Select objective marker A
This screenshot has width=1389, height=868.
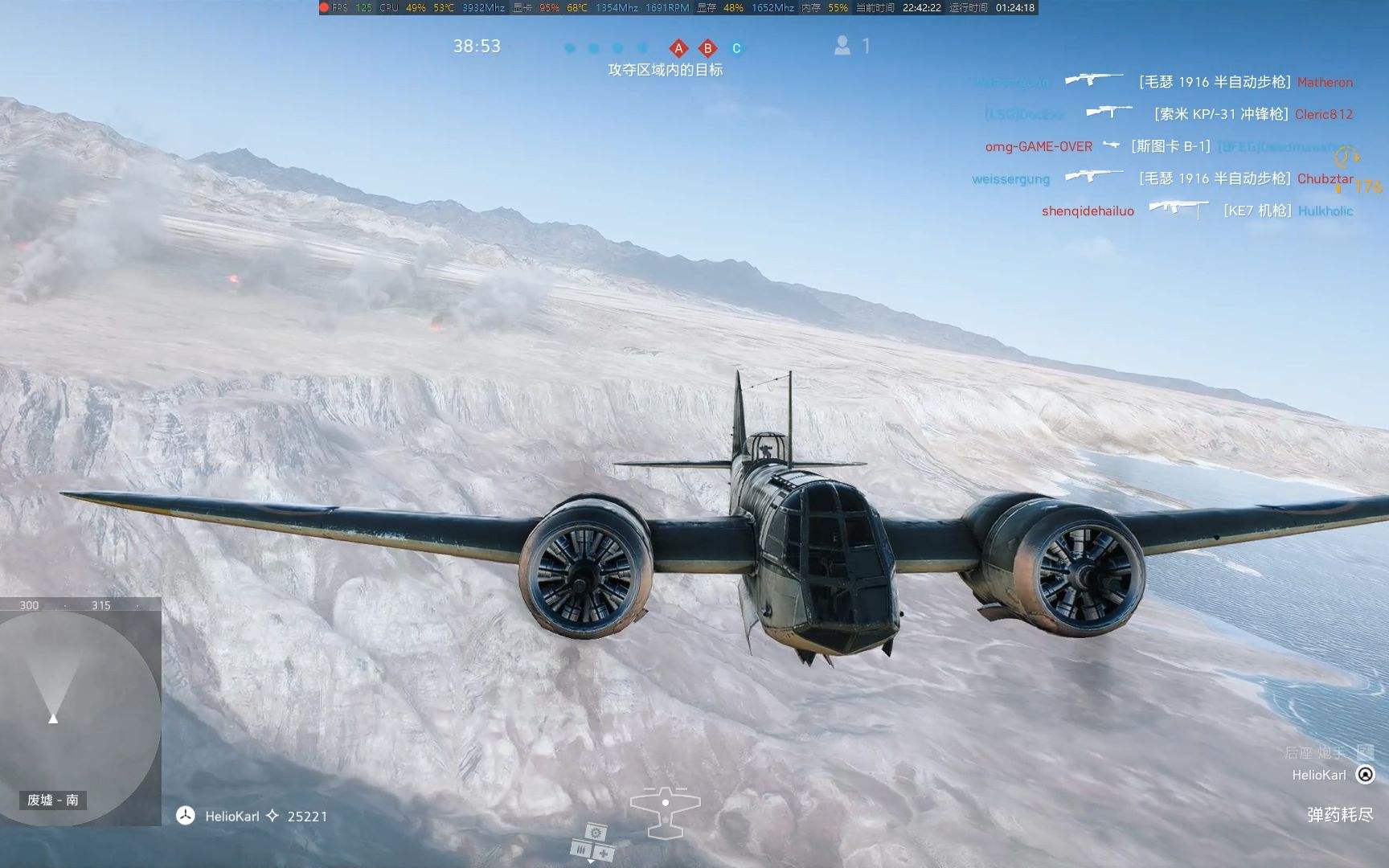pos(678,48)
